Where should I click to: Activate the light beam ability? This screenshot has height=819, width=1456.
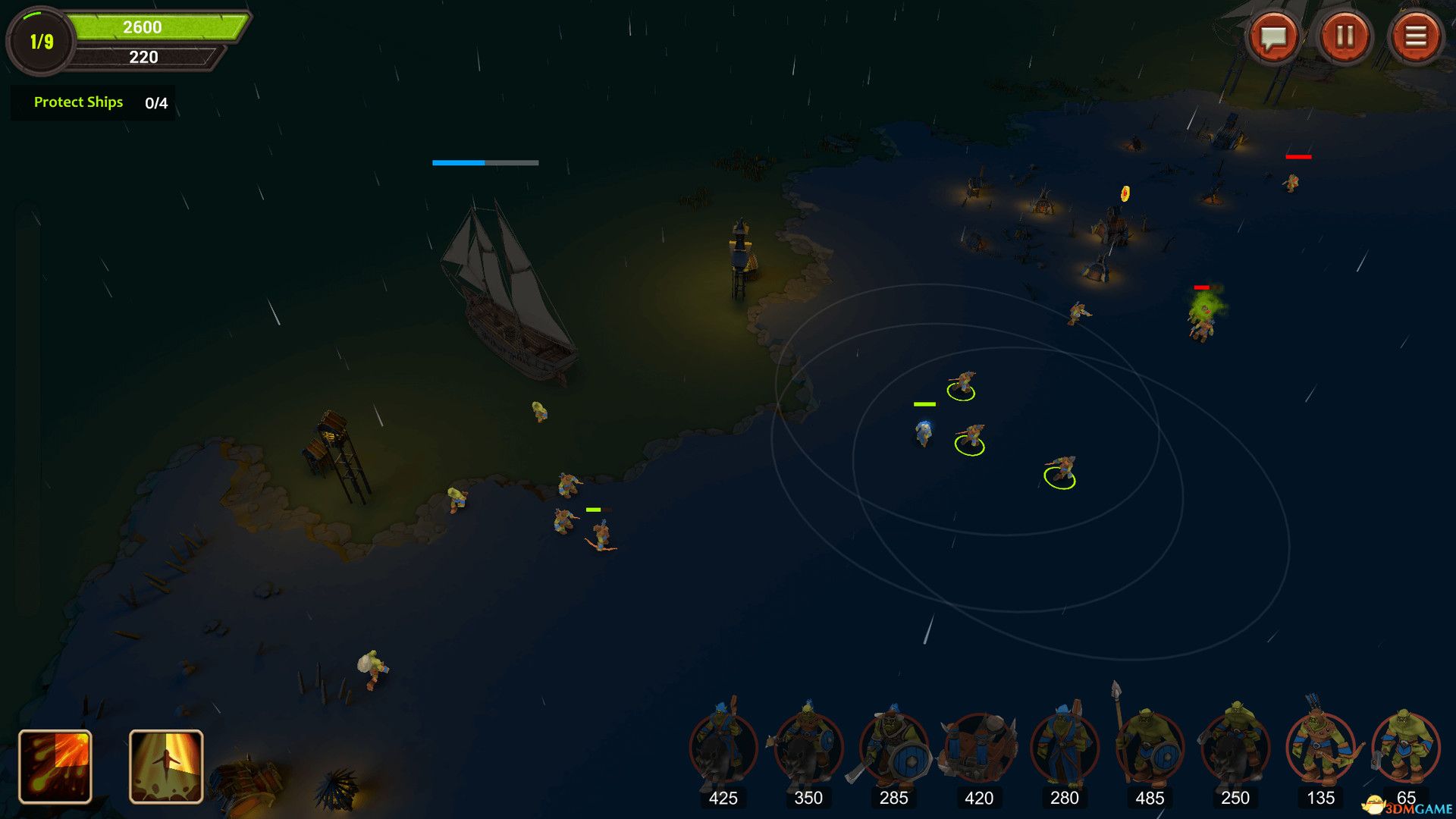pos(166,766)
